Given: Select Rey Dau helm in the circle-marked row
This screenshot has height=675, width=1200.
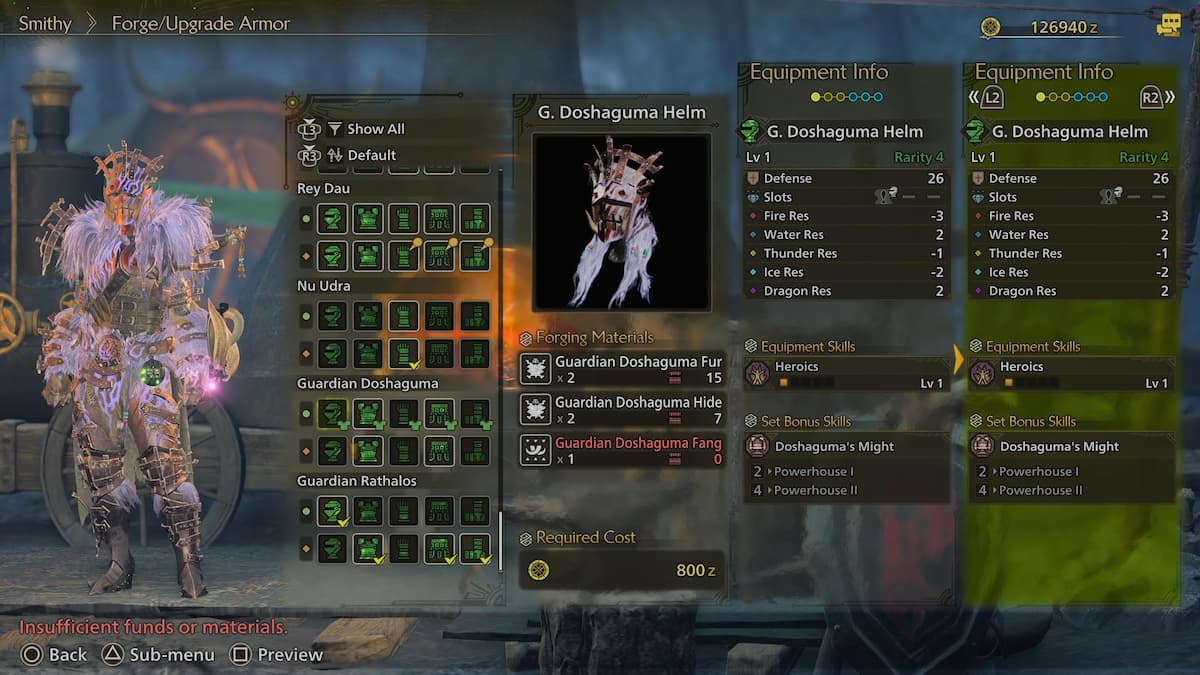Looking at the screenshot, I should [332, 219].
